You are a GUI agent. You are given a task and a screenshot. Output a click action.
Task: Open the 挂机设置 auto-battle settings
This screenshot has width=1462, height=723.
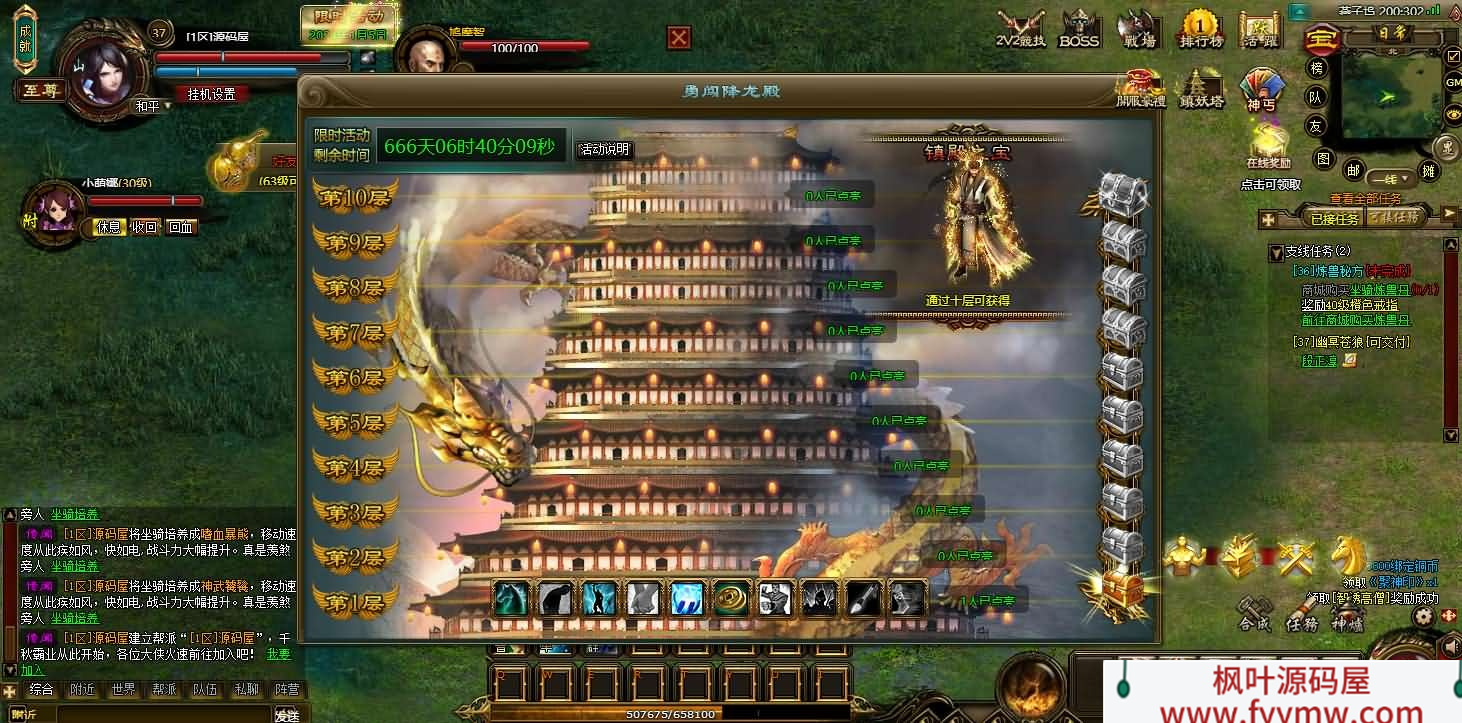211,94
